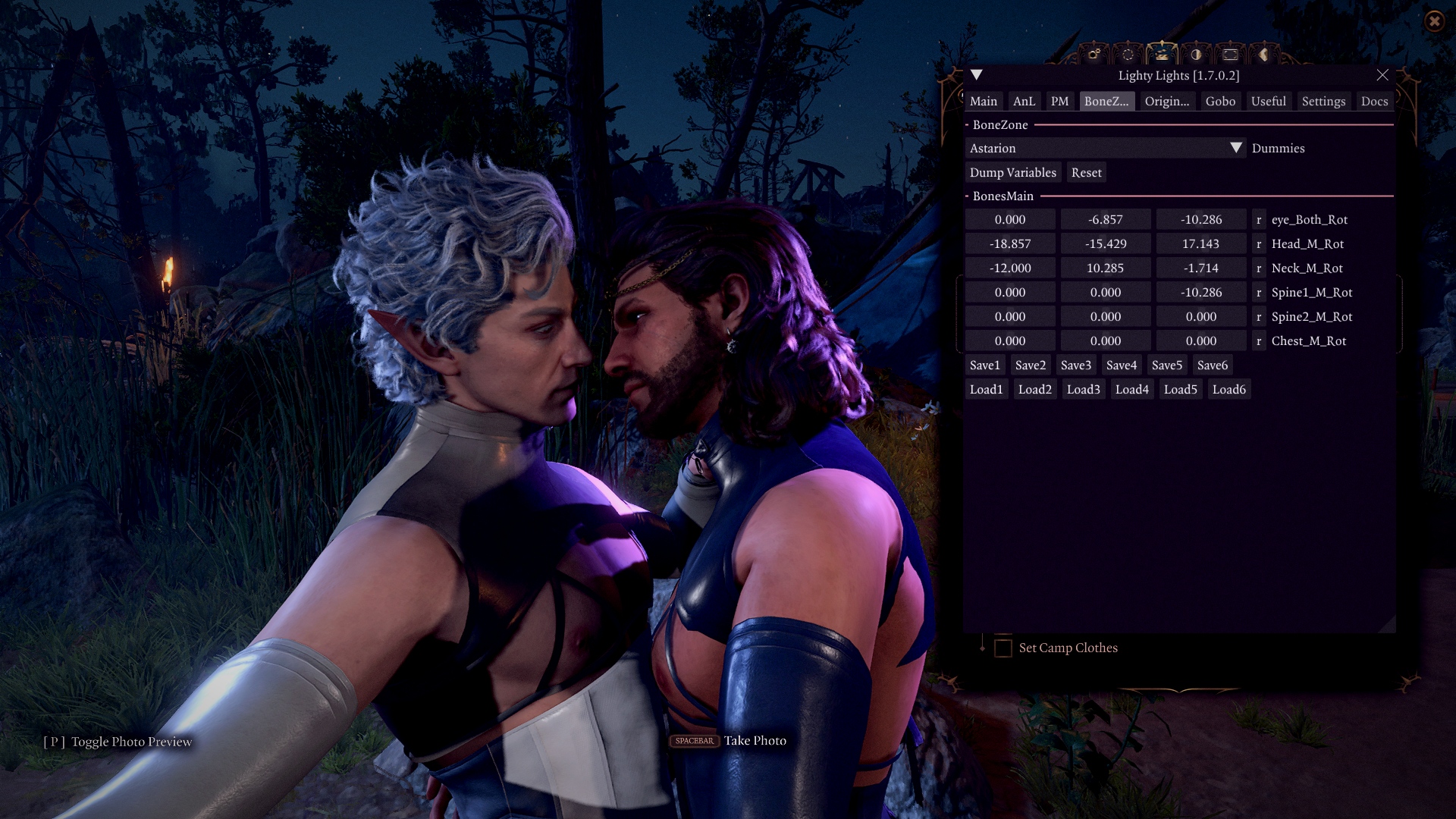This screenshot has width=1456, height=819.
Task: Save pose to Save1 slot
Action: [x=984, y=365]
